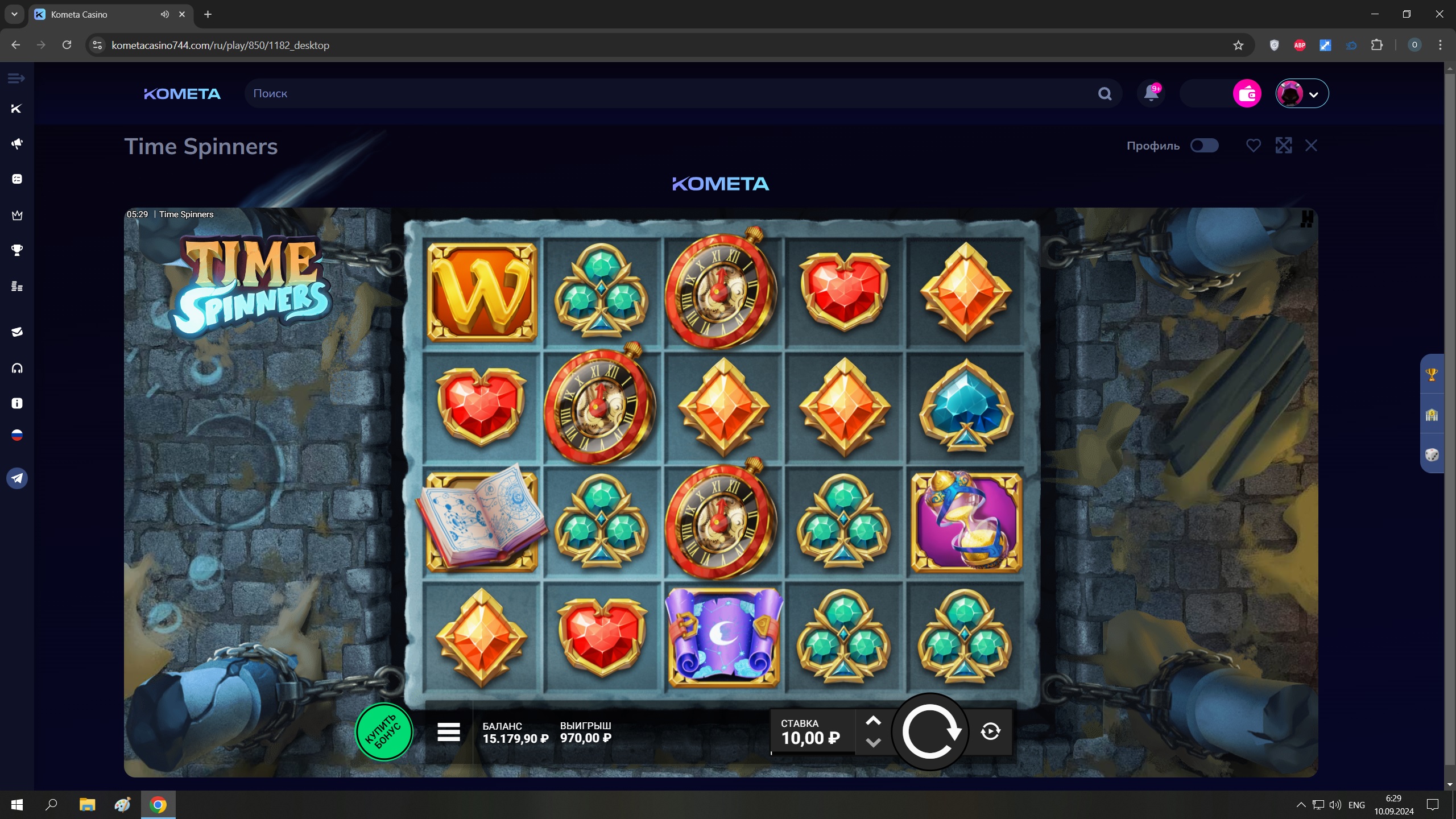
Task: Open the green buy bonus button
Action: [x=384, y=732]
